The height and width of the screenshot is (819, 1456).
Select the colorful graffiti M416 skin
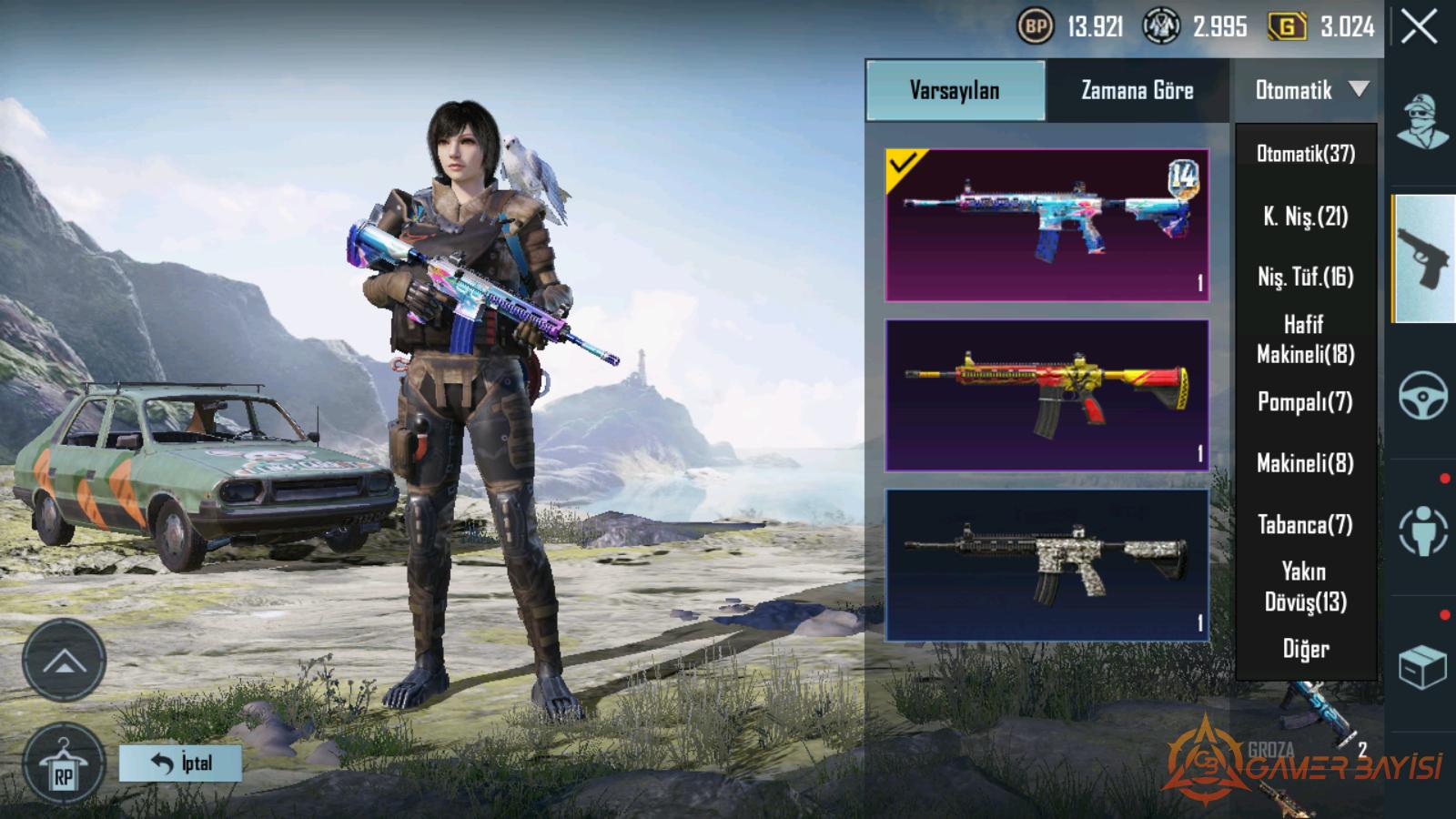[1046, 225]
